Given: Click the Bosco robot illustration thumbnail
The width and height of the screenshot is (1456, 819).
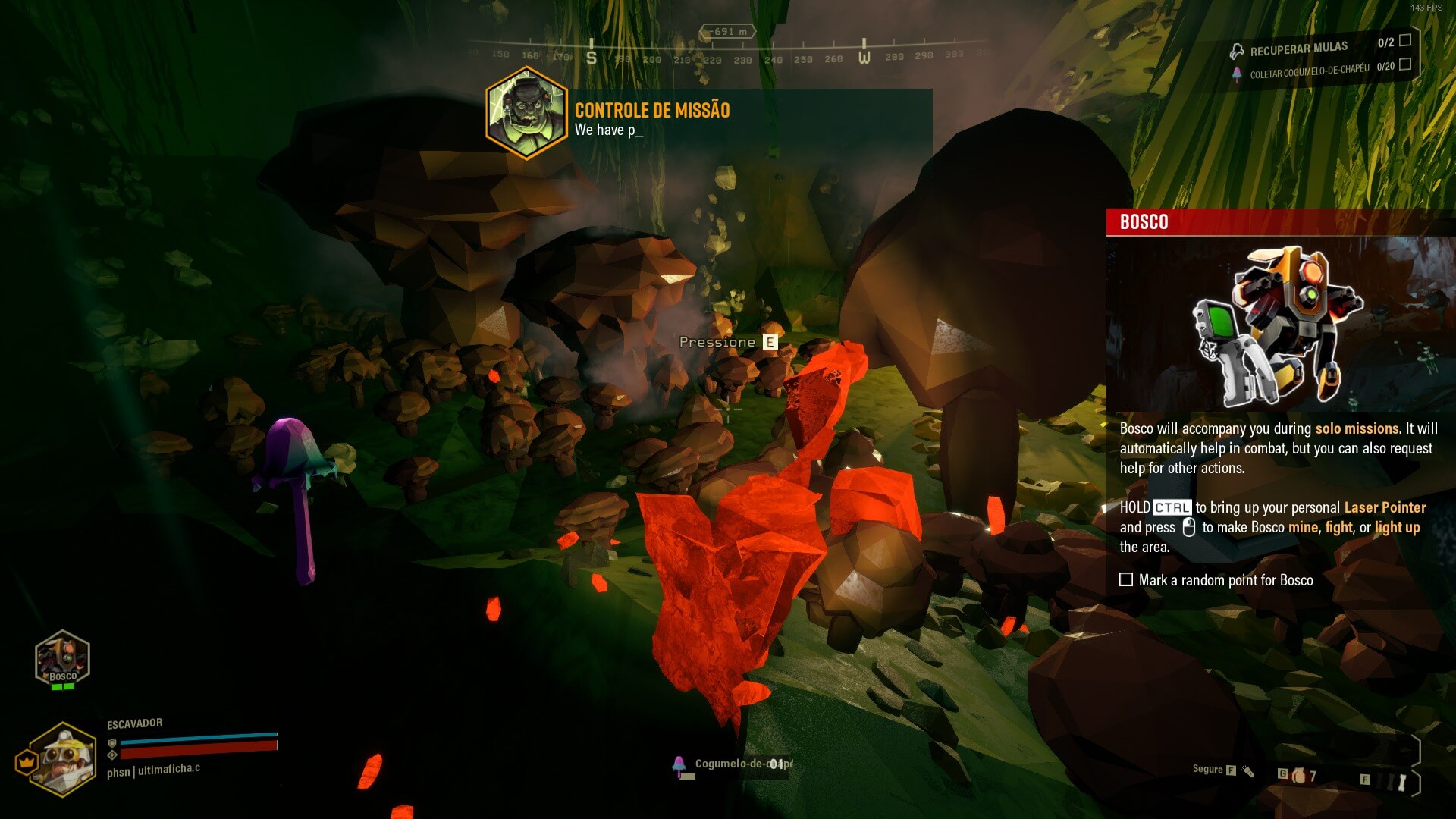Looking at the screenshot, I should click(1279, 325).
